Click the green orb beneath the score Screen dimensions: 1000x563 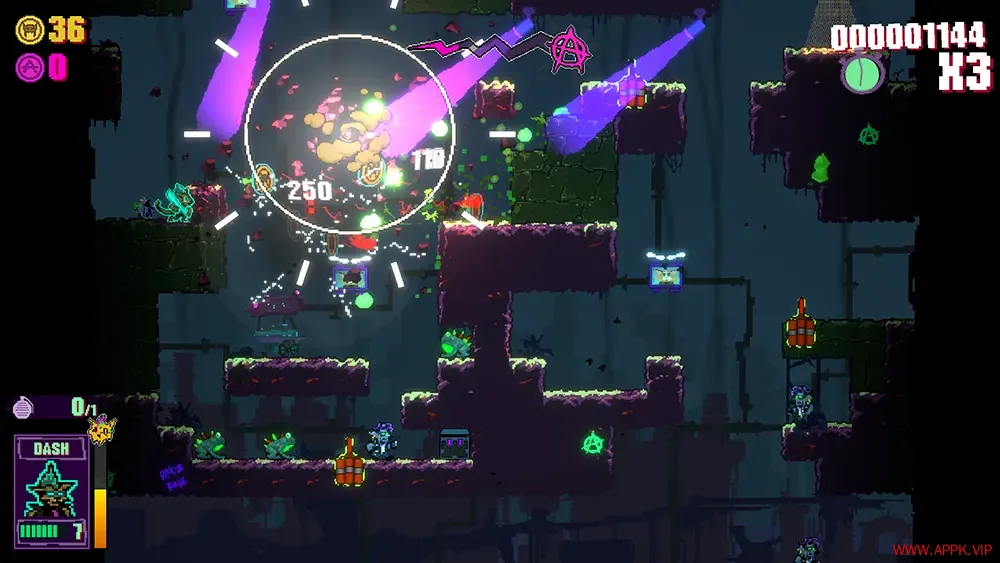(x=862, y=74)
